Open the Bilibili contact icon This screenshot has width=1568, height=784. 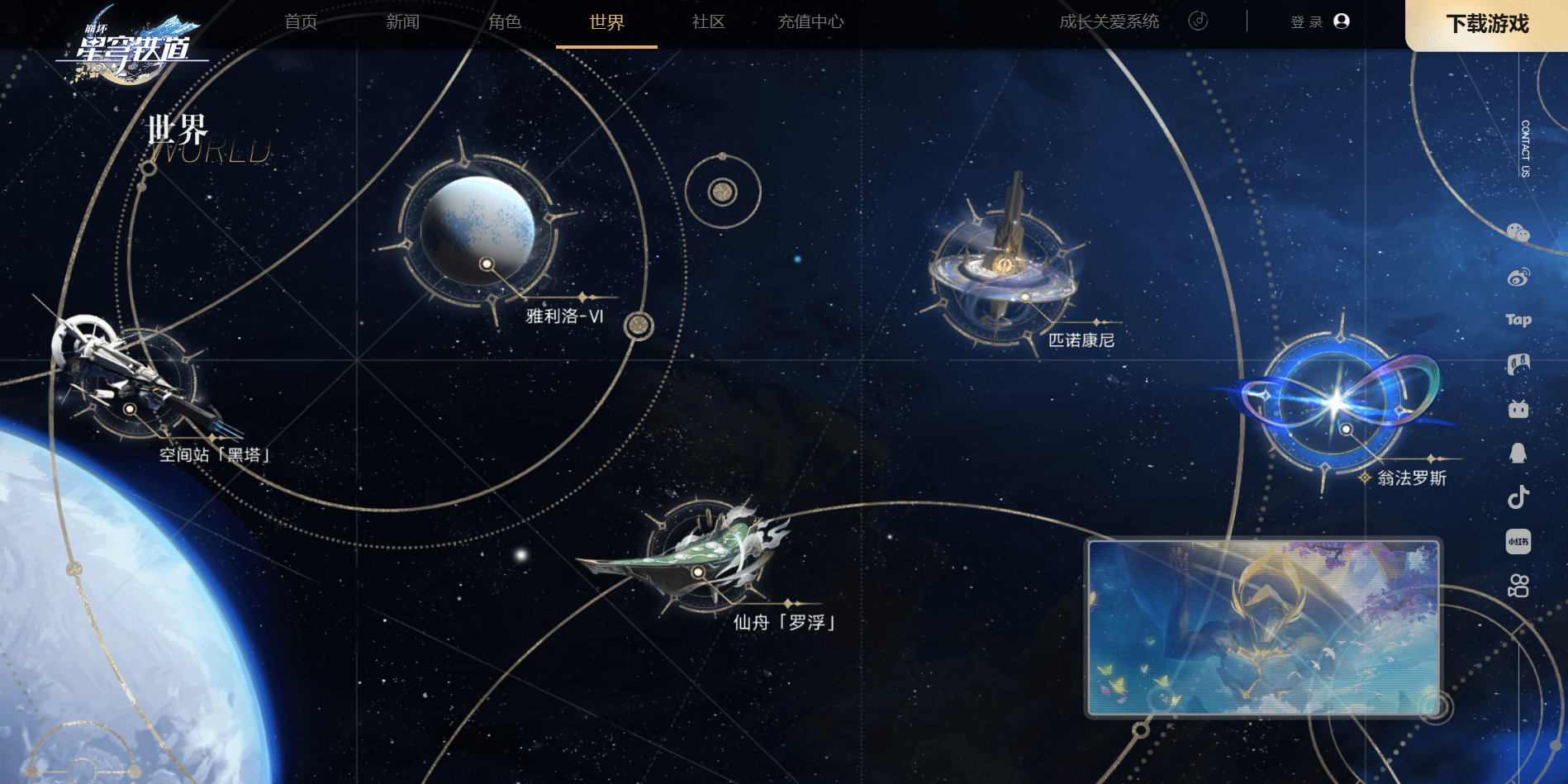coord(1518,409)
